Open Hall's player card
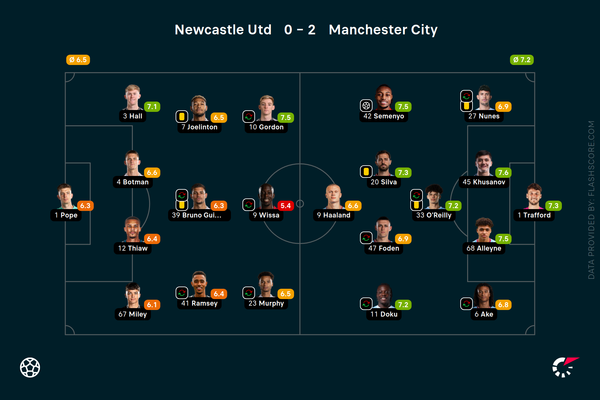600x400 pixels. click(x=132, y=98)
